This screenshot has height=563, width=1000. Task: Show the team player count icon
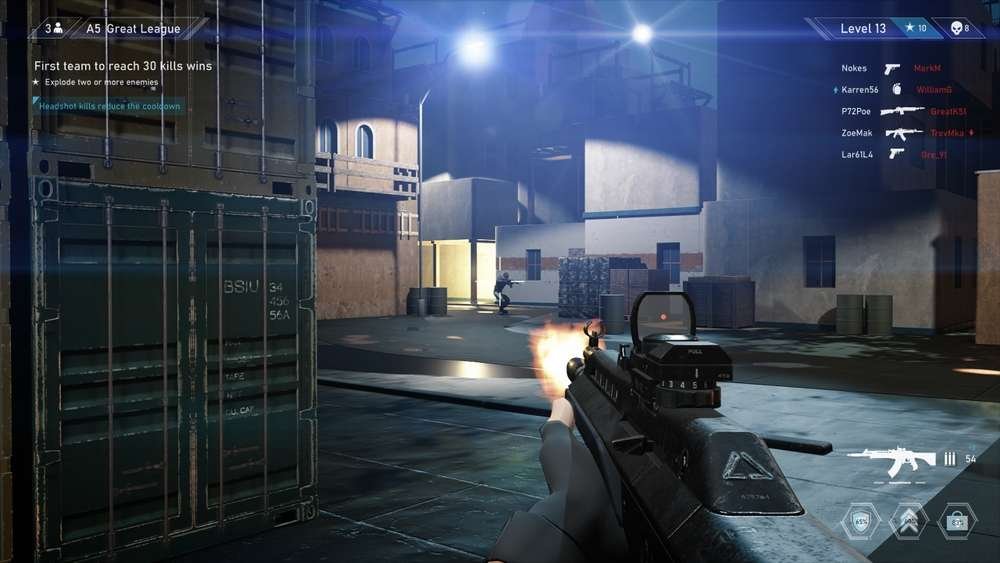click(53, 29)
